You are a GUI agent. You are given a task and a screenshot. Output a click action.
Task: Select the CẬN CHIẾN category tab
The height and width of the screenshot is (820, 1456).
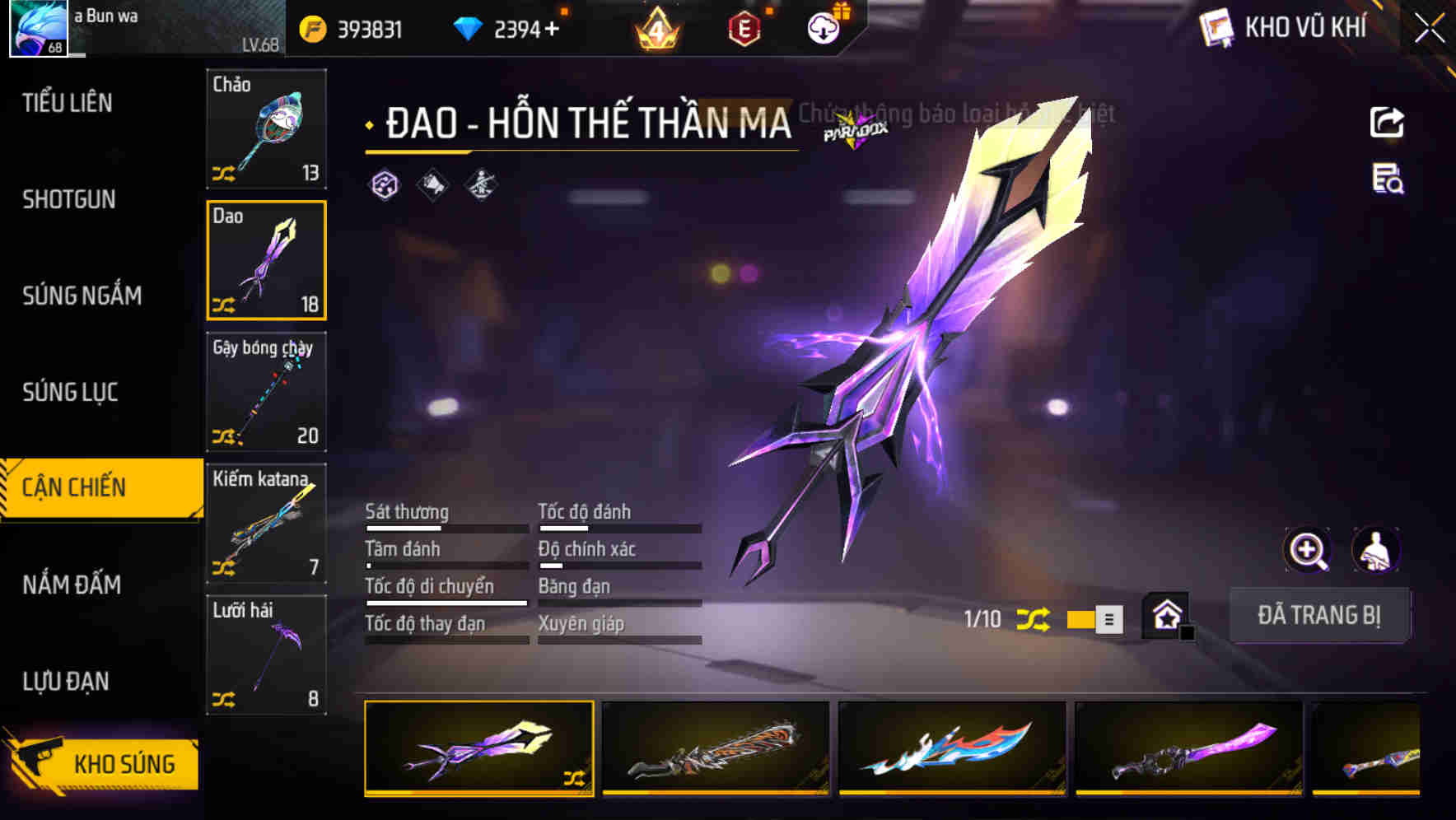coord(73,487)
